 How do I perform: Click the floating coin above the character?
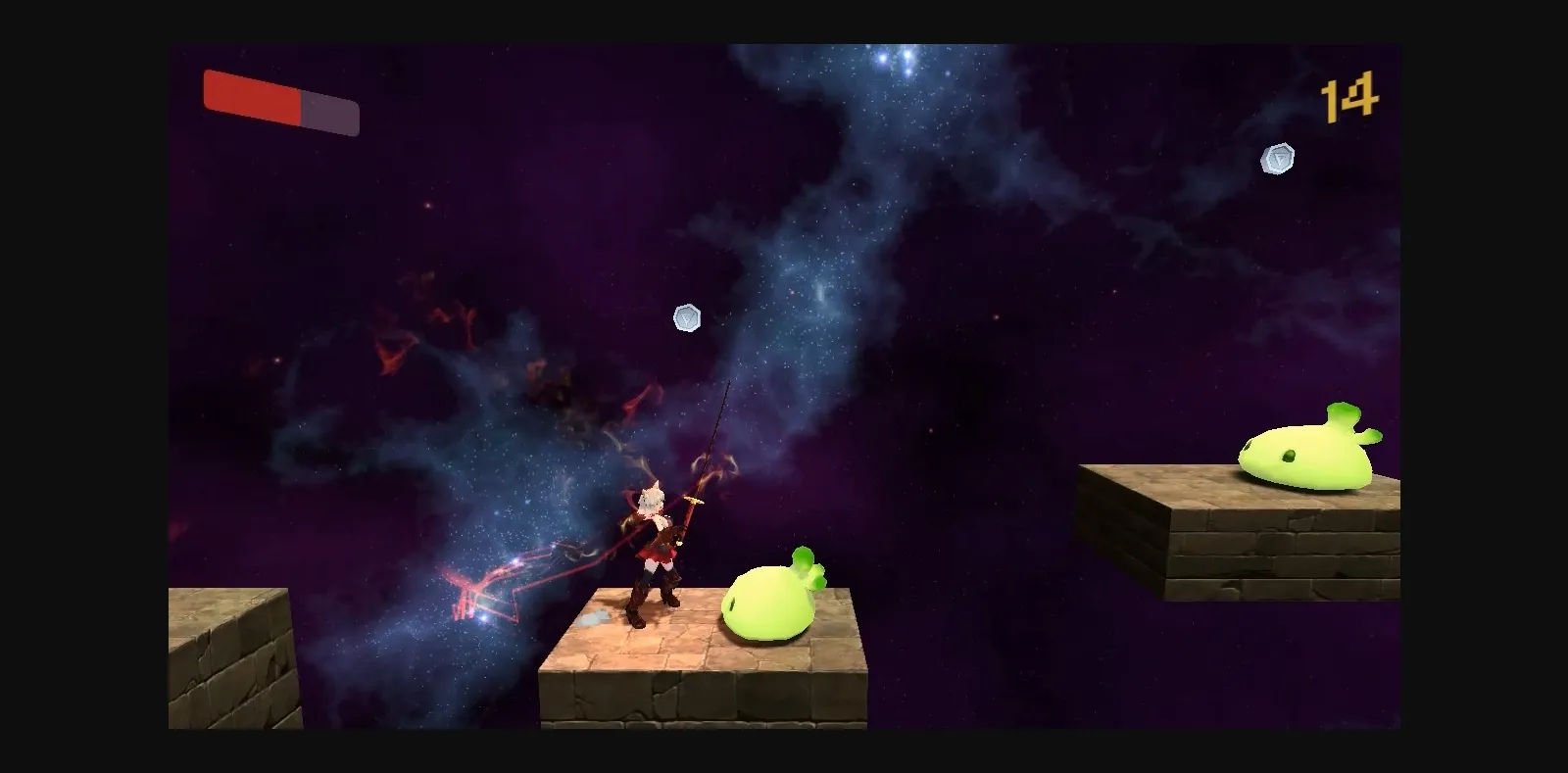tap(687, 316)
